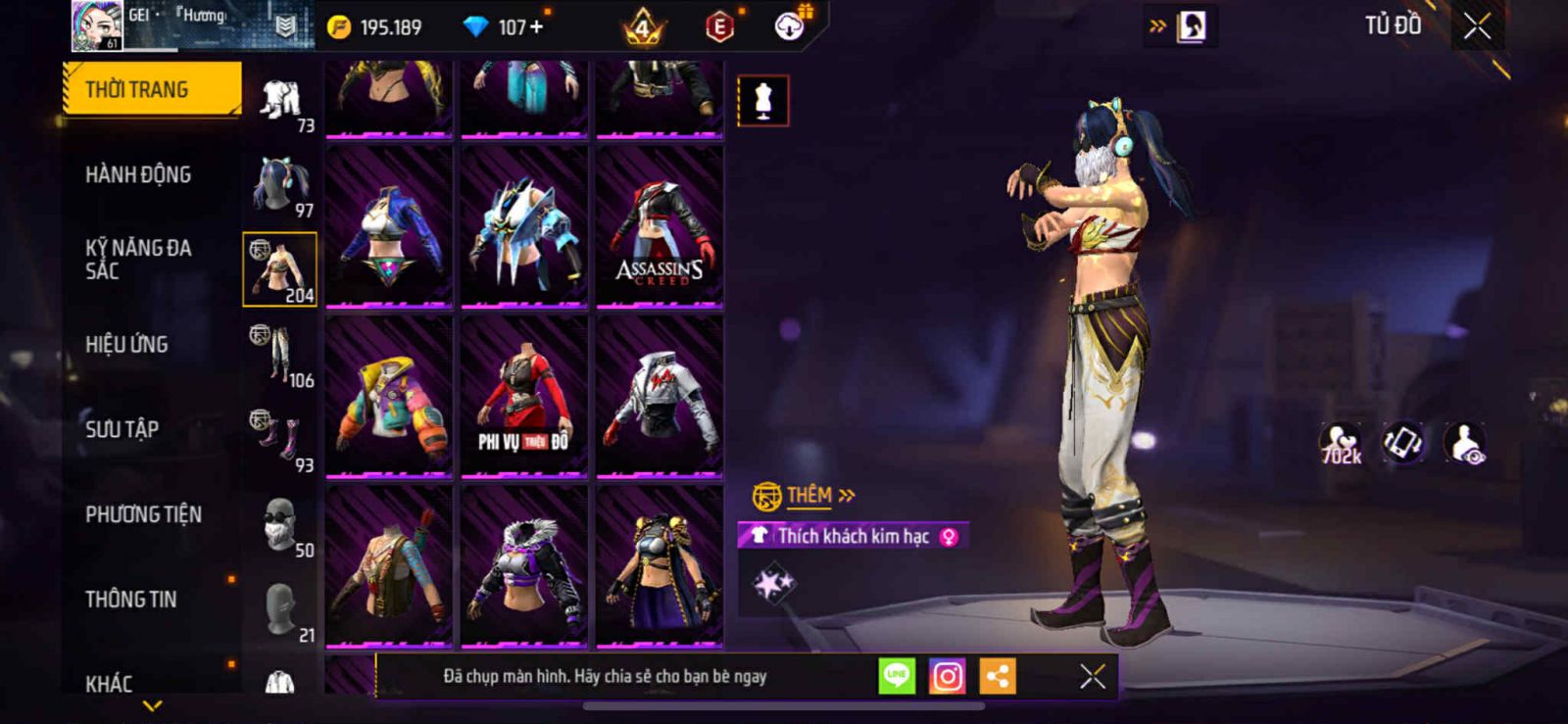This screenshot has height=724, width=1568.
Task: Dismiss the screenshot share banner
Action: [x=1093, y=676]
